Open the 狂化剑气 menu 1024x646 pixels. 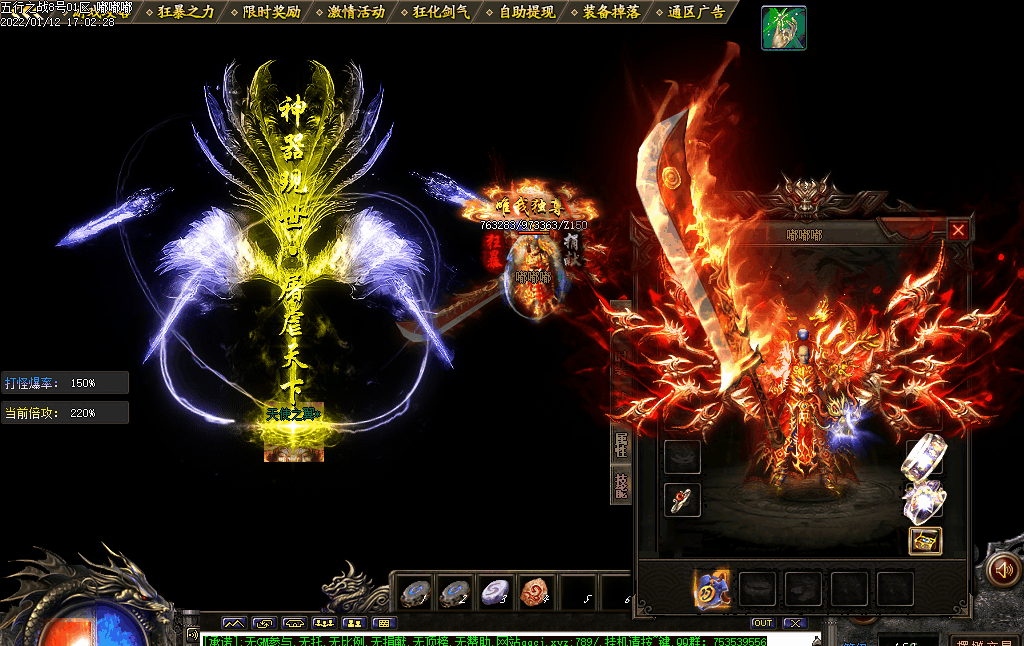(x=441, y=12)
